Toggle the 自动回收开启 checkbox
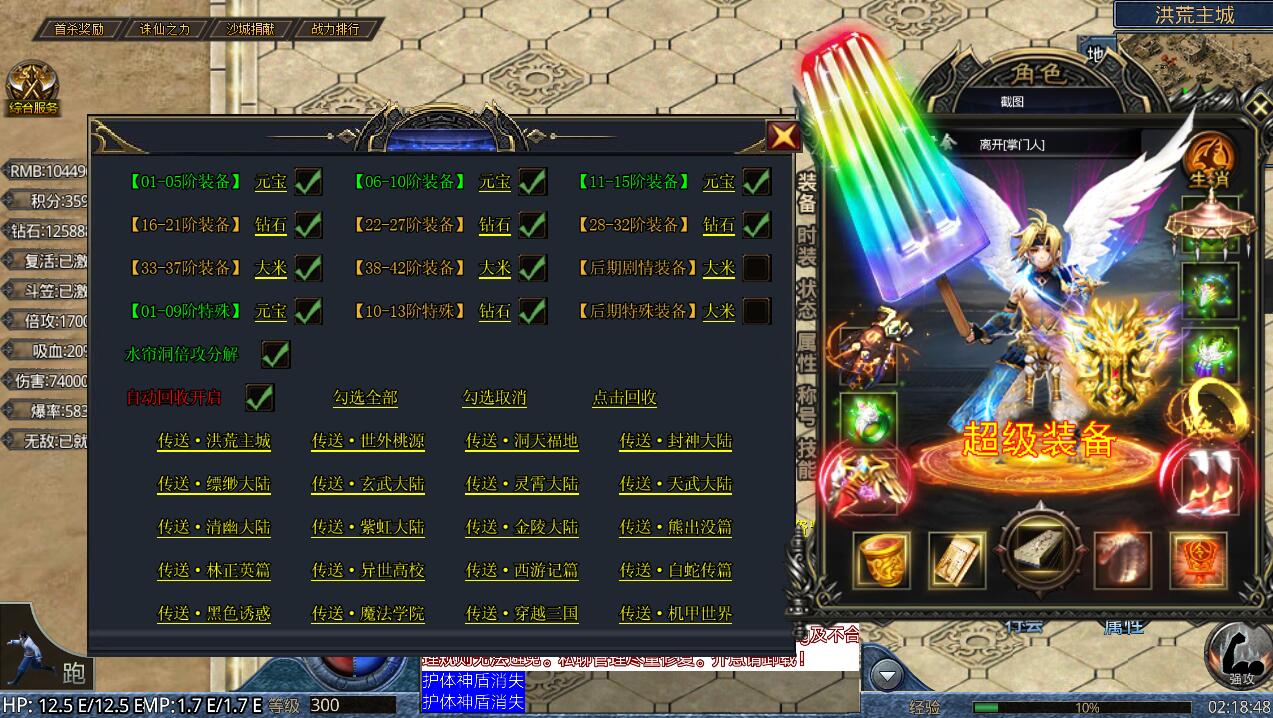 point(260,397)
